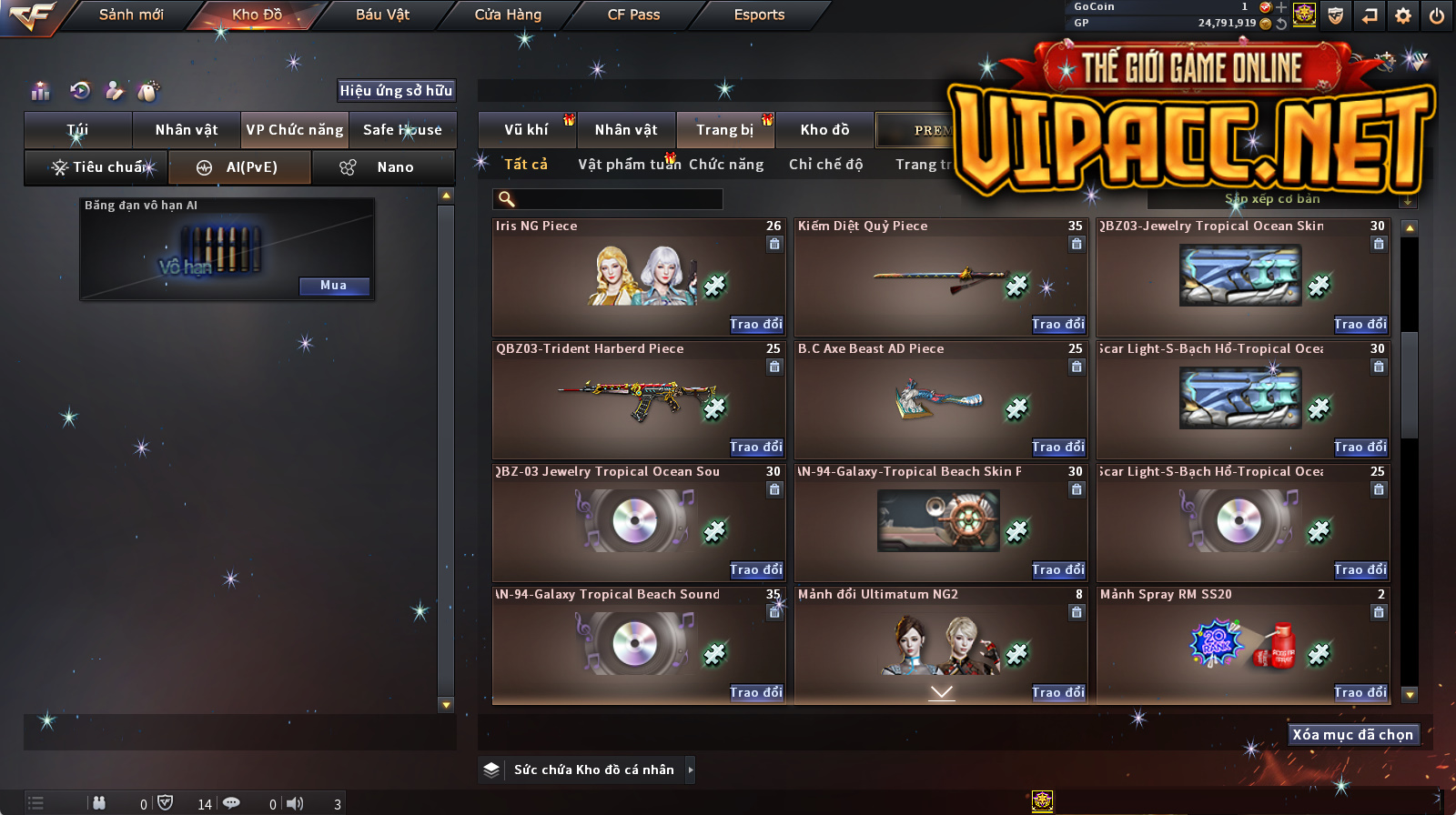Select the Safe House tab
1456x815 pixels.
pos(402,130)
